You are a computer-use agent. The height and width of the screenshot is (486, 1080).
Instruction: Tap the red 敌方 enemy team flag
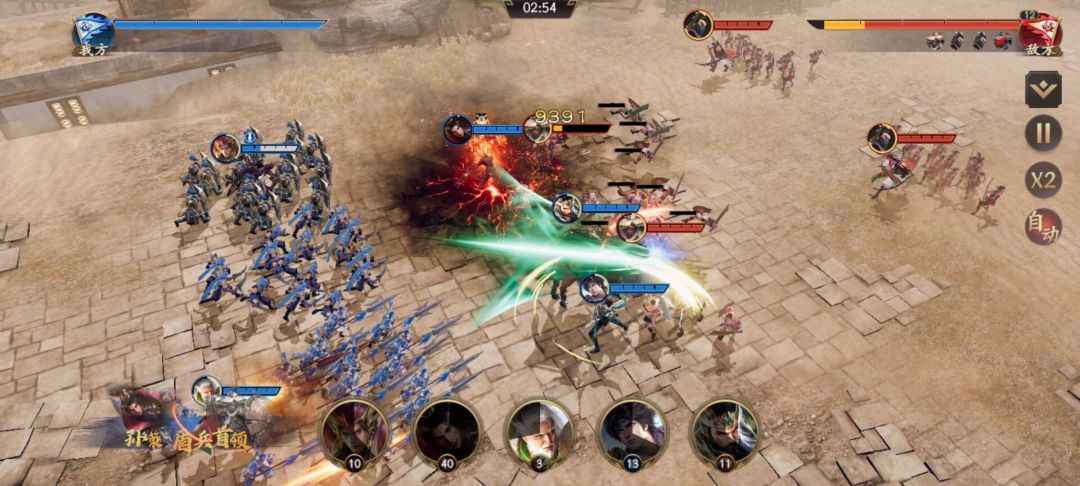tap(1040, 33)
